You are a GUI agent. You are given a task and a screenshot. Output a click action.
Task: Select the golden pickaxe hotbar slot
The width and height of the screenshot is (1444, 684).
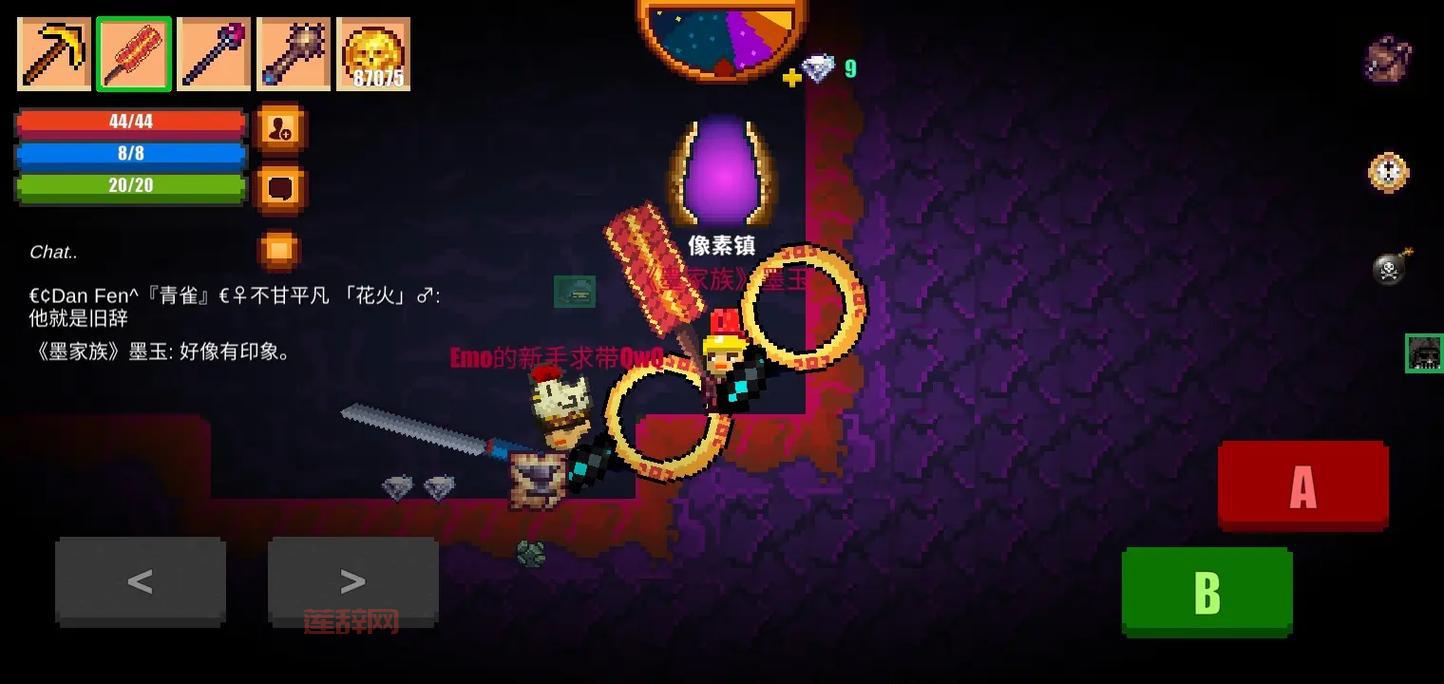coord(54,54)
